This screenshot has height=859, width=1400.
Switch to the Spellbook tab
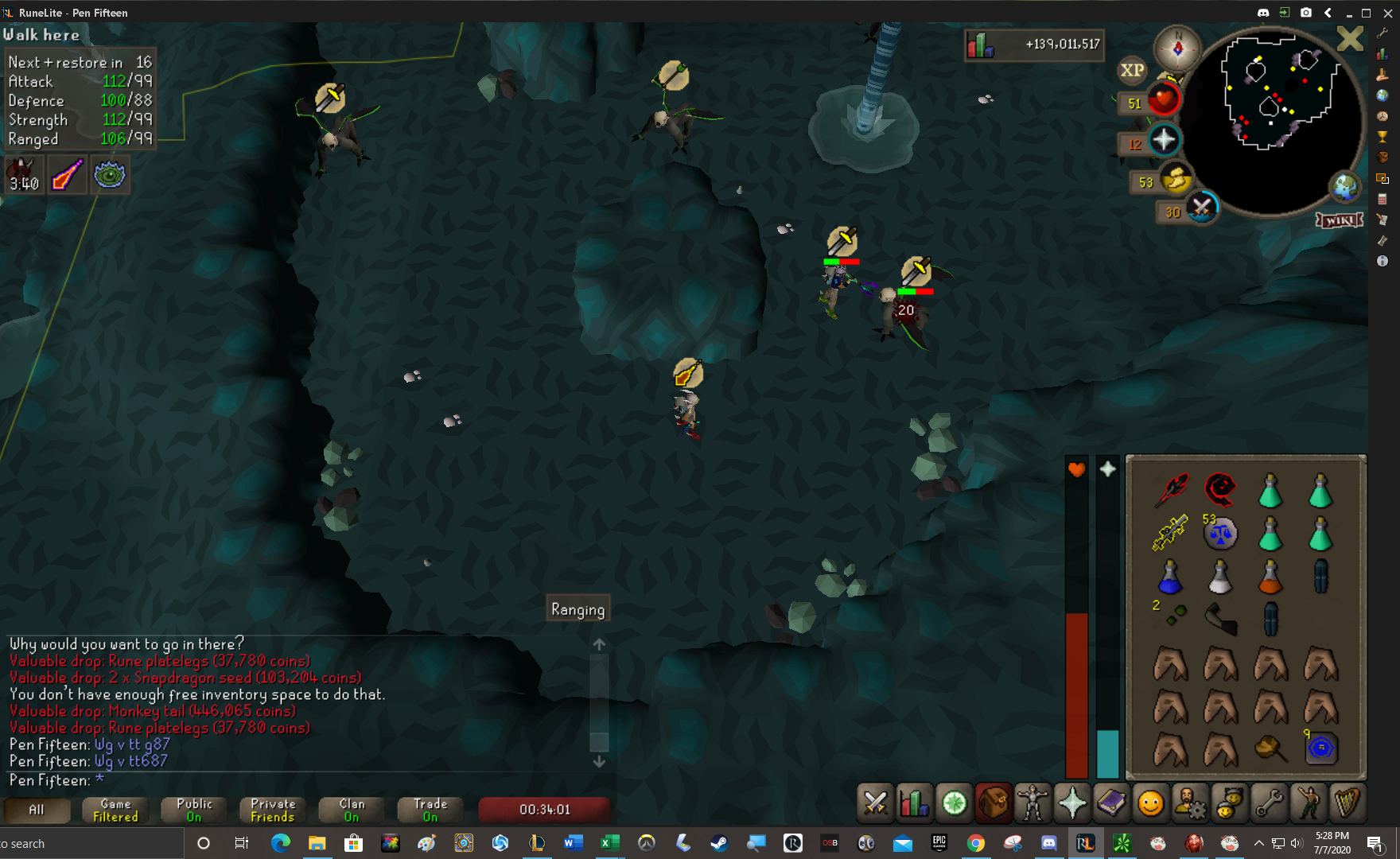point(1110,803)
